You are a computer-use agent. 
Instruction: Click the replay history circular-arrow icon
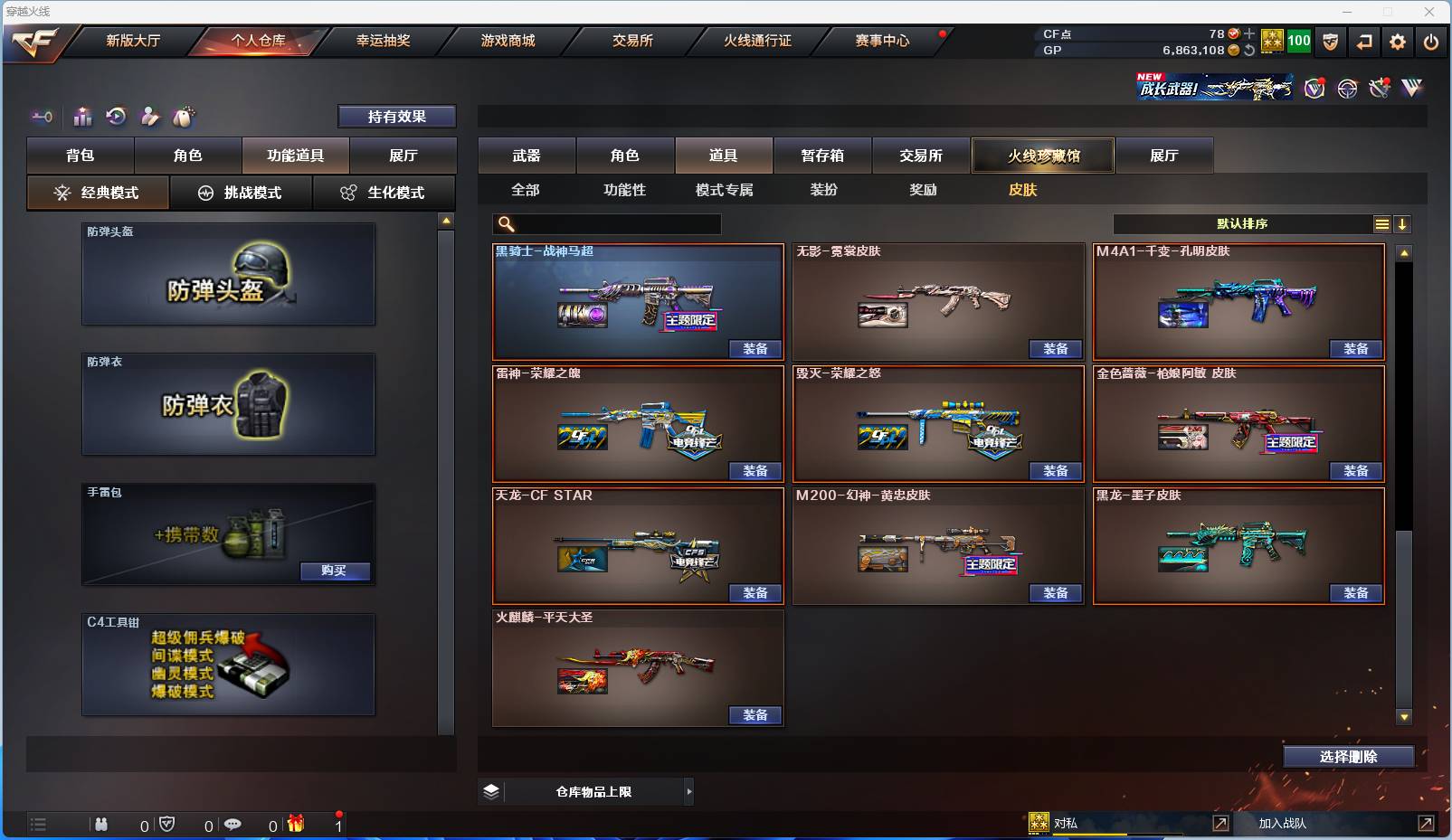pos(117,118)
